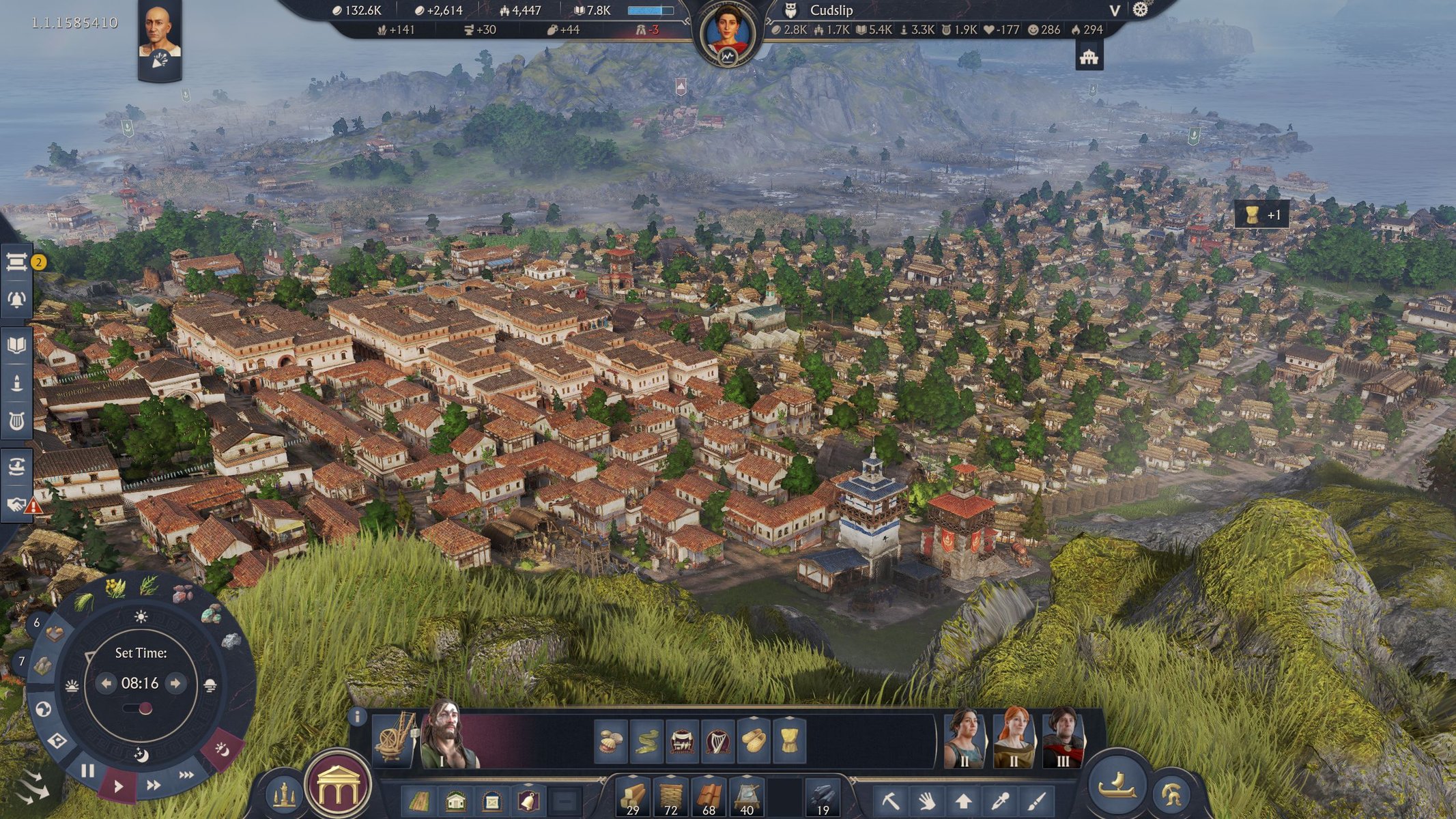Viewport: 1456px width, 819px height.
Task: Toggle the day-night cycle switch
Action: click(140, 709)
